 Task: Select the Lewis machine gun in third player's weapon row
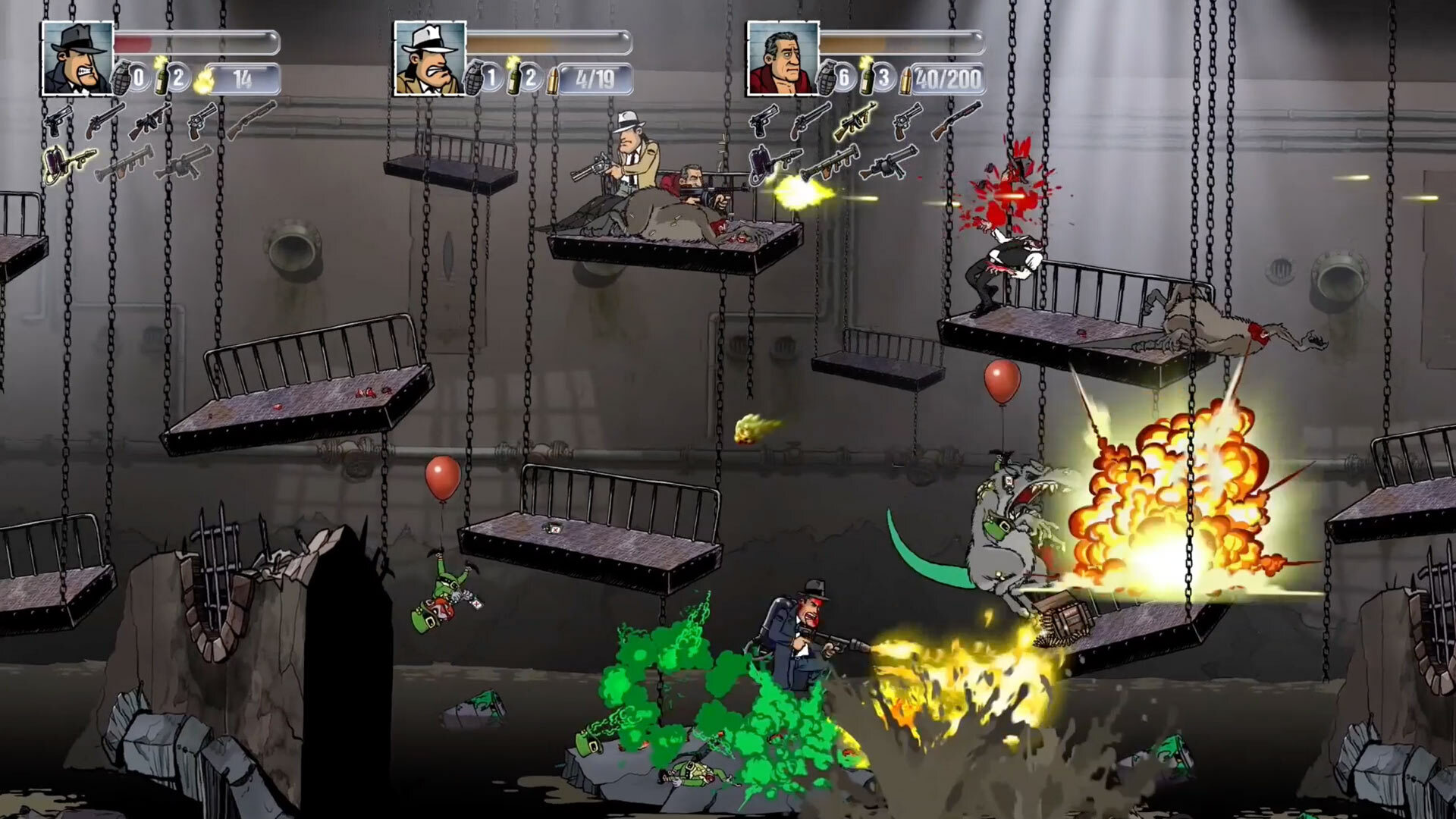(886, 165)
